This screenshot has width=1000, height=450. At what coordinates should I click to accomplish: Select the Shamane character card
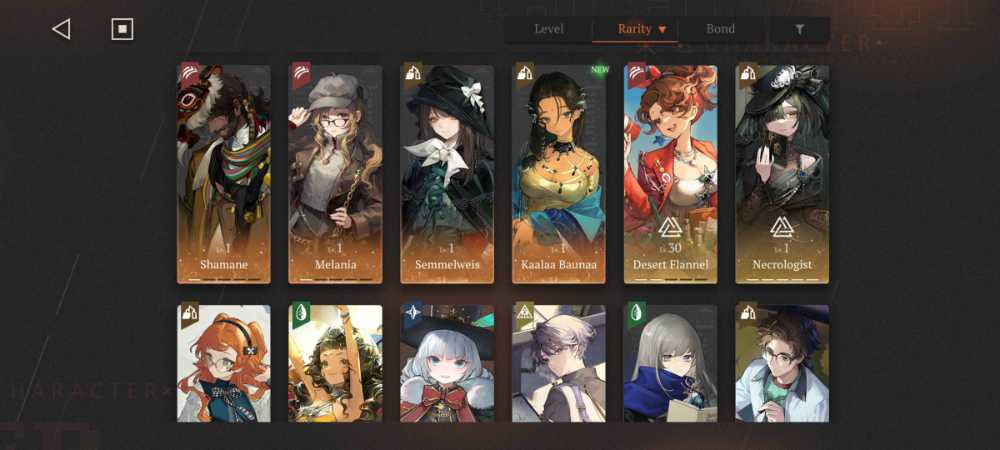point(224,174)
